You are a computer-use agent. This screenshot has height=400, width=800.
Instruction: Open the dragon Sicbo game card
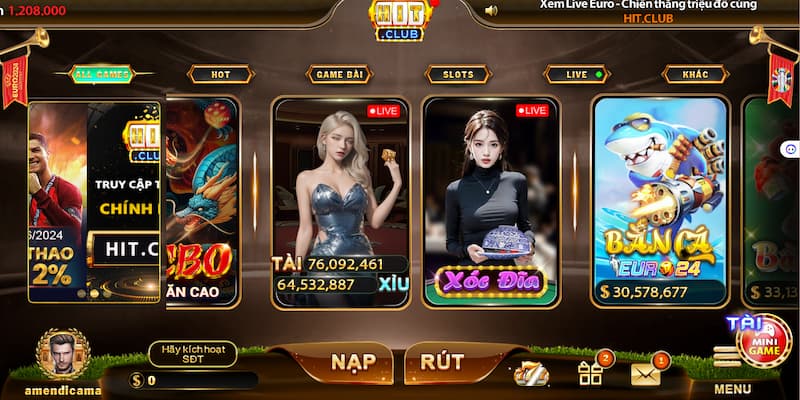tap(202, 200)
